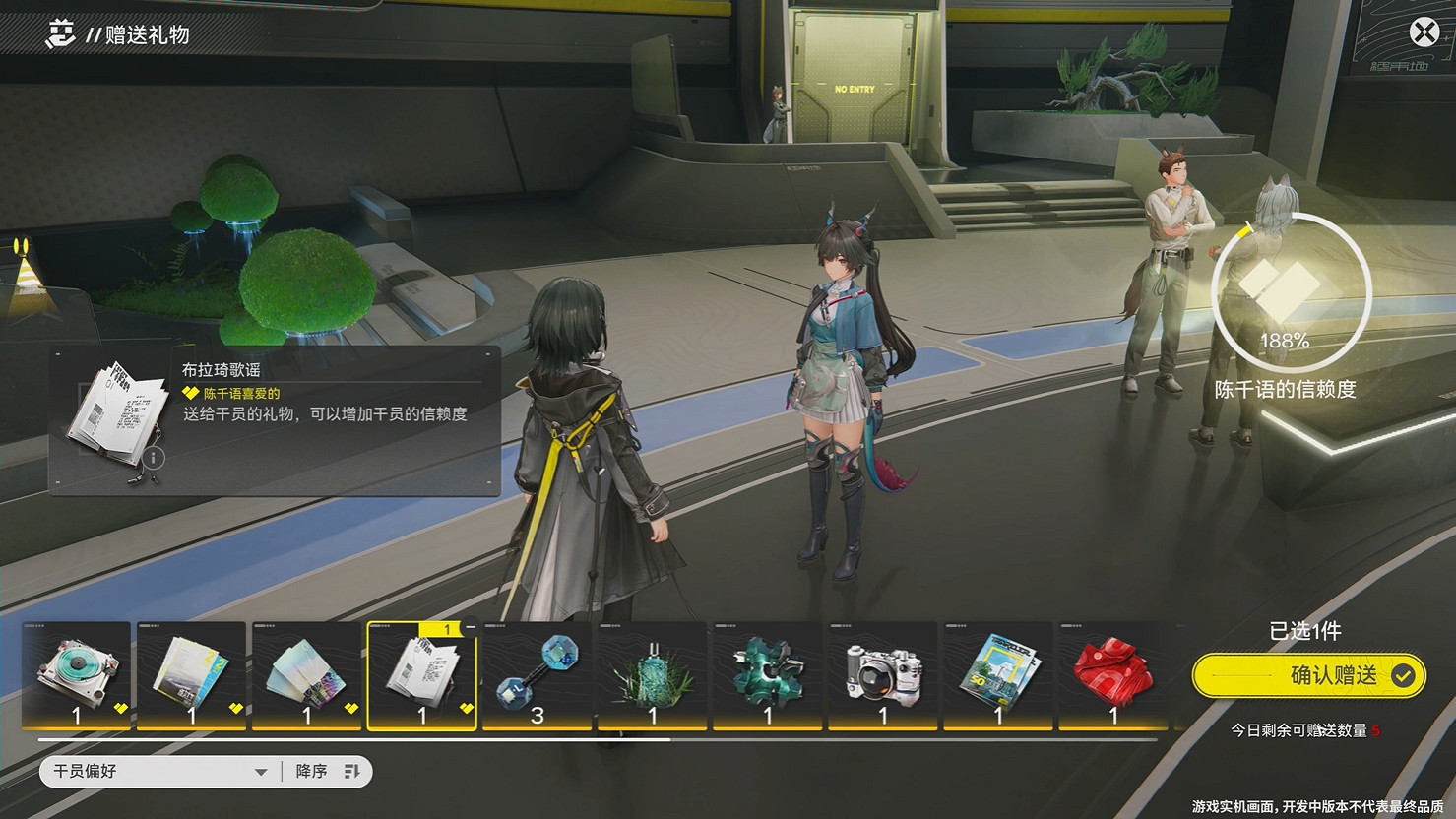Expand the info tooltip via the (i) icon
Screen dimensions: 1456x819
(156, 458)
